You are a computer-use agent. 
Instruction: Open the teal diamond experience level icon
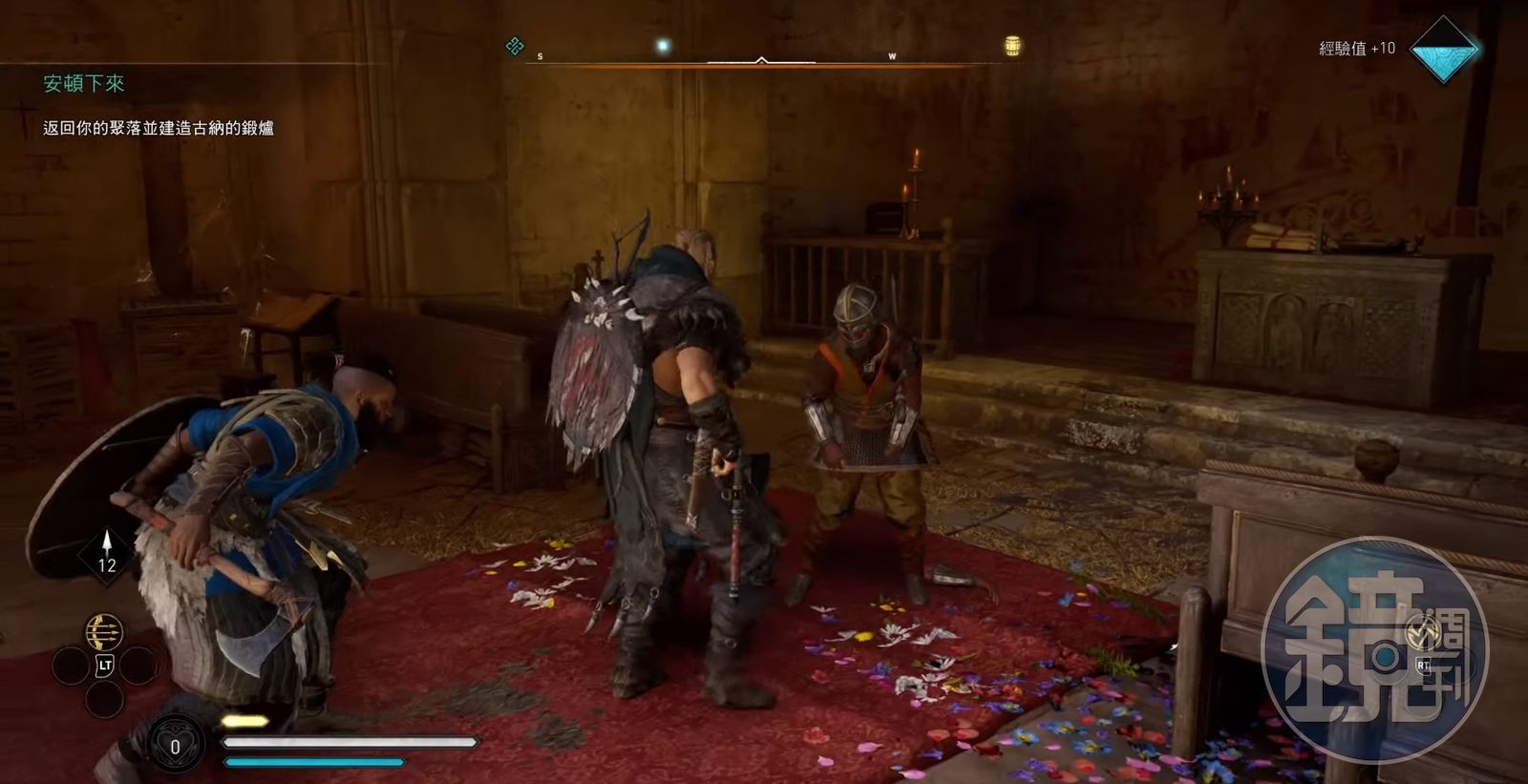point(1444,49)
